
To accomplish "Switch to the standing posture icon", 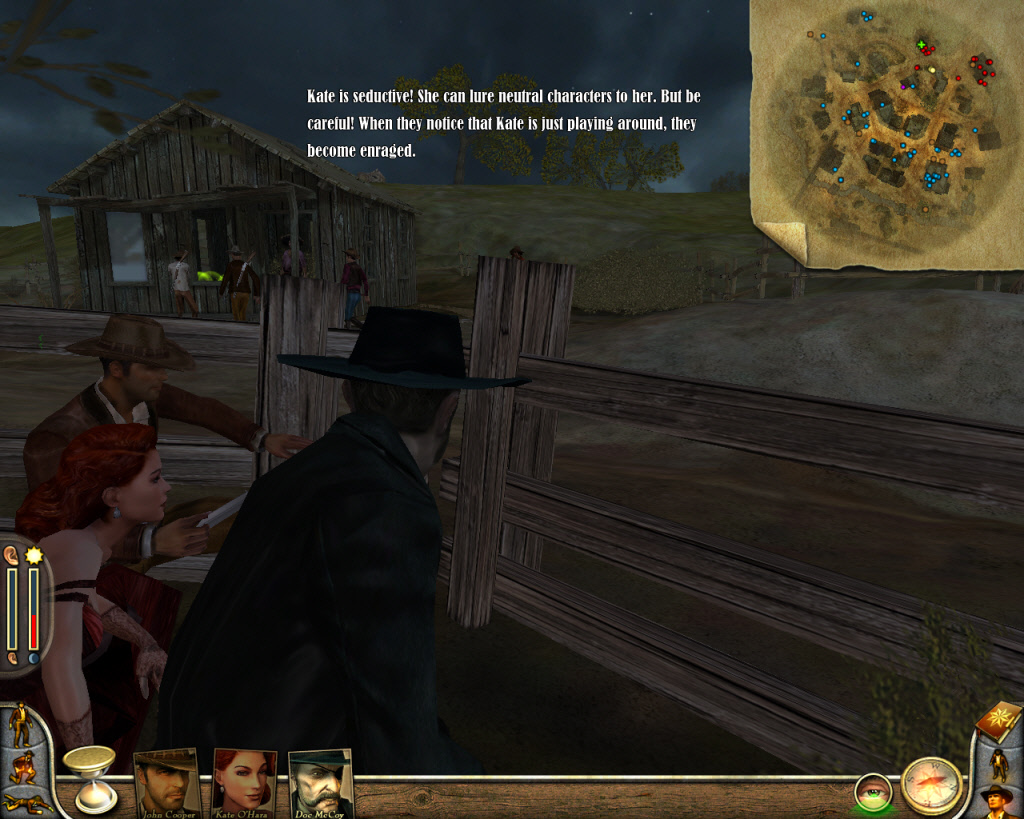I will click(x=18, y=724).
